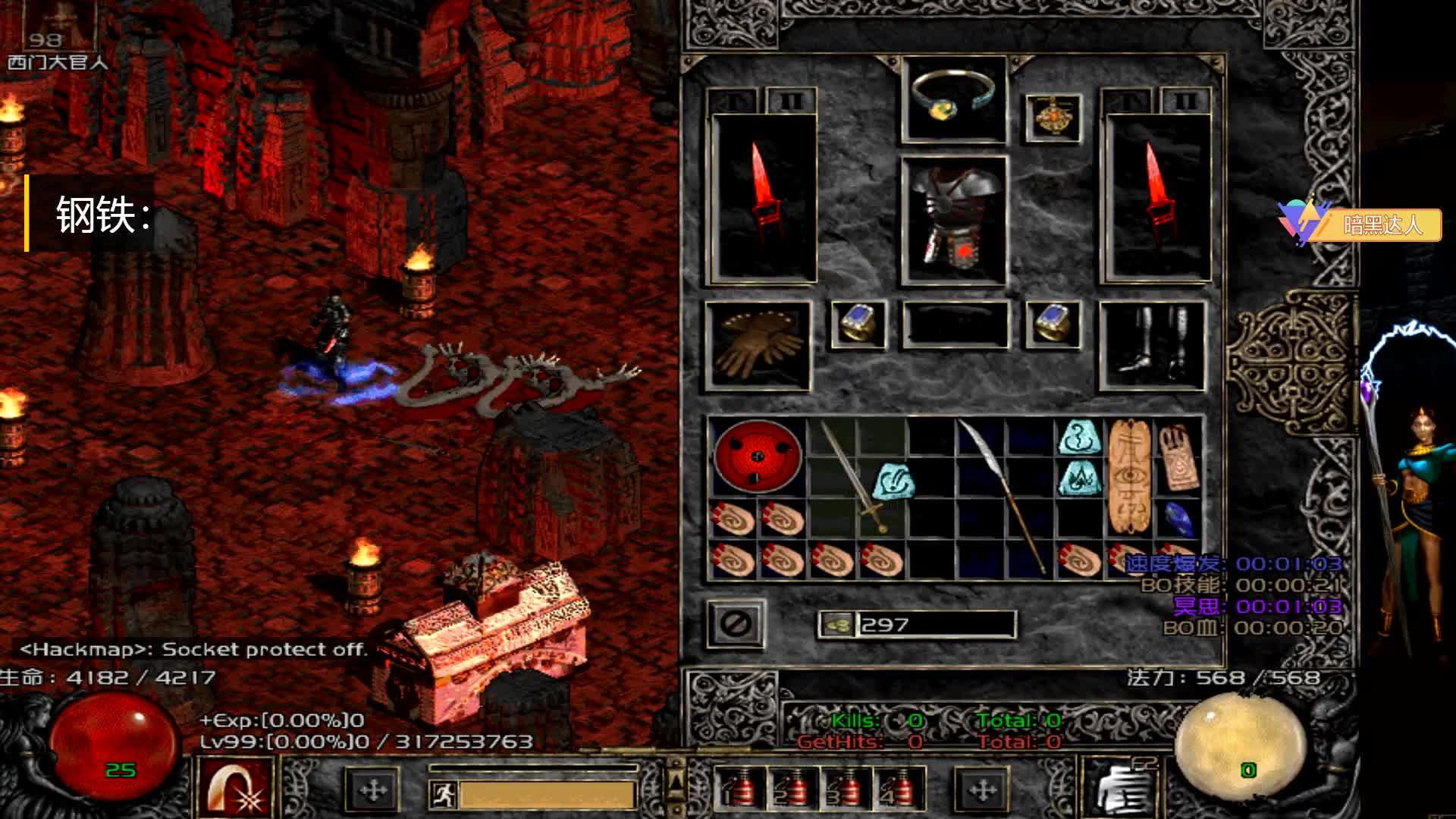Select the large red round charm
Image resolution: width=1456 pixels, height=819 pixels.
coord(758,456)
